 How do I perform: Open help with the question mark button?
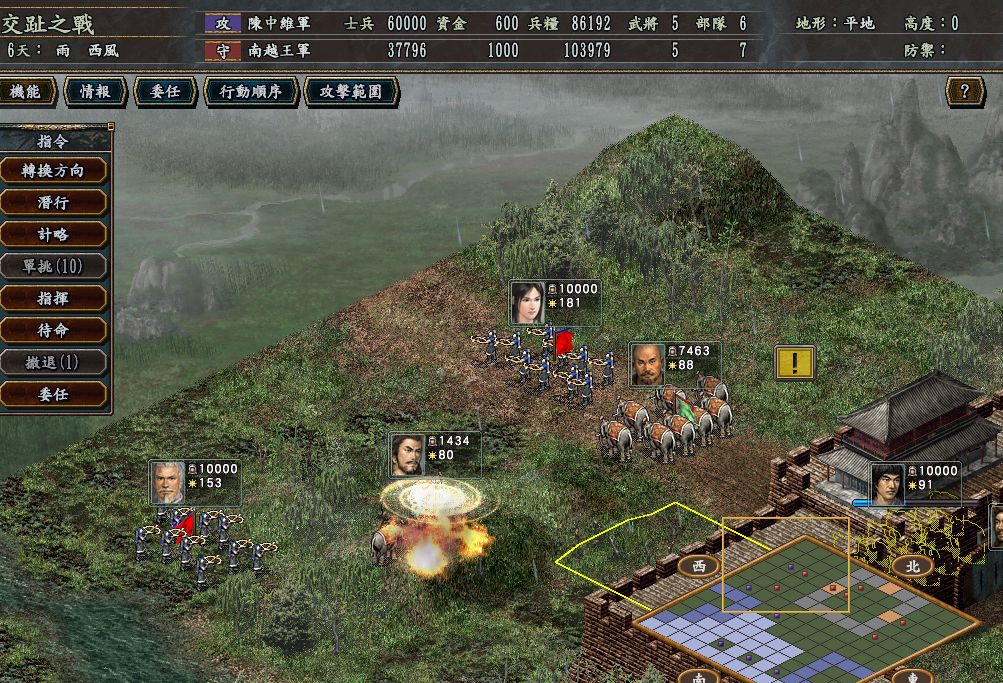(x=965, y=92)
